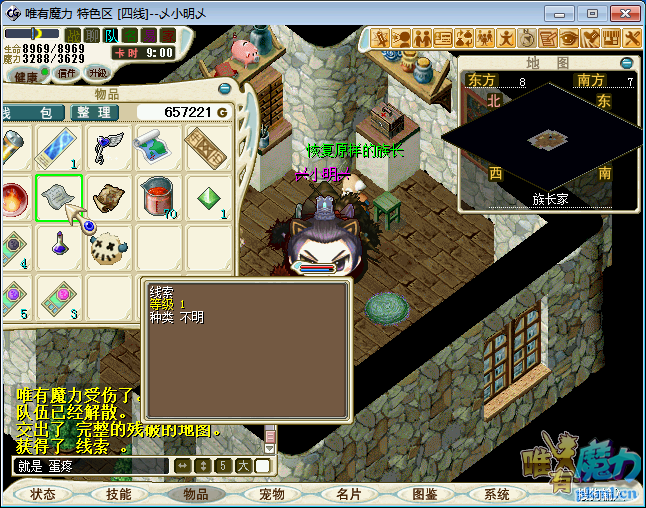Select the 名片 name card tab
Screen dimensions: 646x508
[x=348, y=494]
